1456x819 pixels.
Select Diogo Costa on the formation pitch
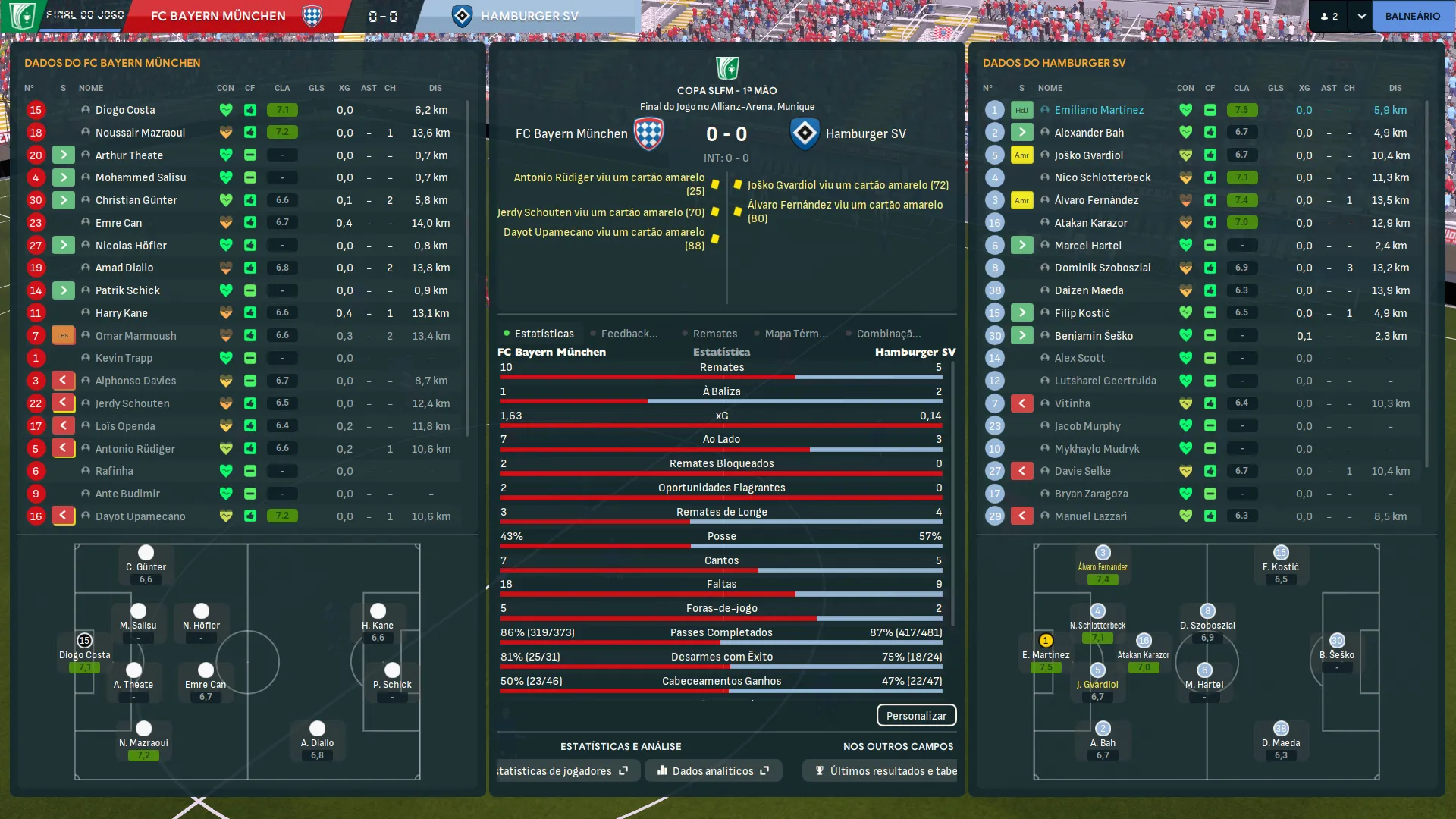coord(84,642)
